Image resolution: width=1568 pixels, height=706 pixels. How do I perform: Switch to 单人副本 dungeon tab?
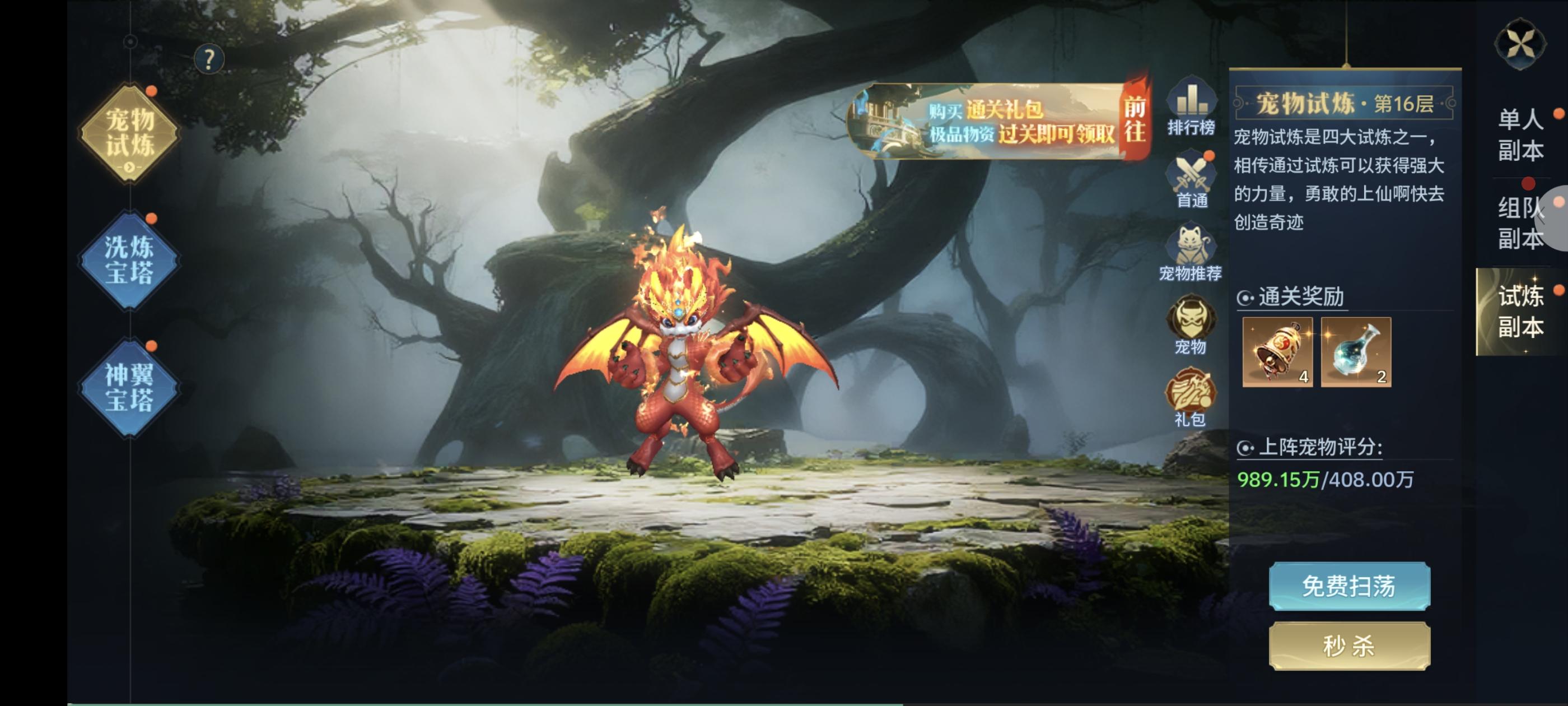1520,134
